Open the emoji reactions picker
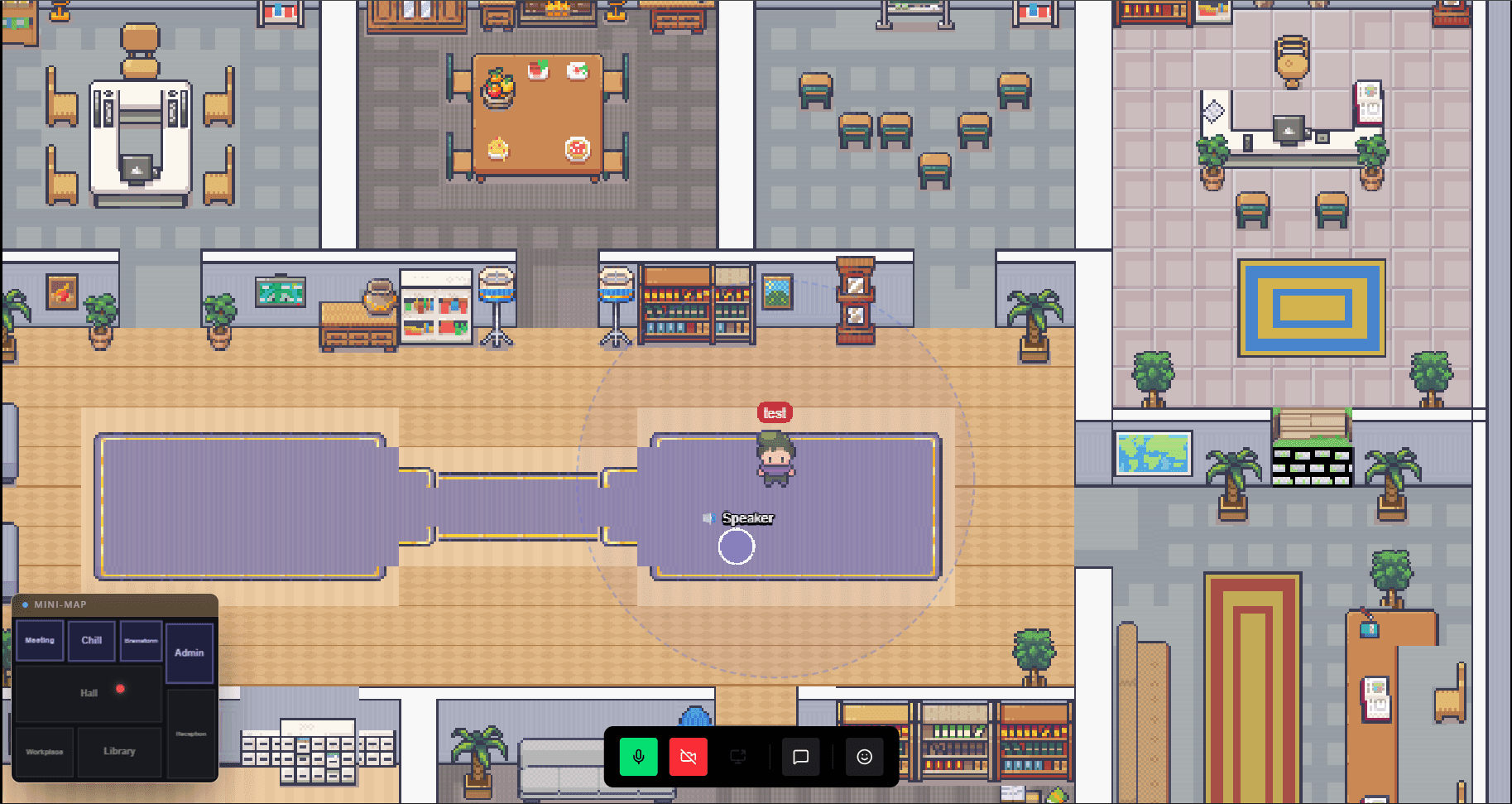The image size is (1512, 804). (863, 756)
